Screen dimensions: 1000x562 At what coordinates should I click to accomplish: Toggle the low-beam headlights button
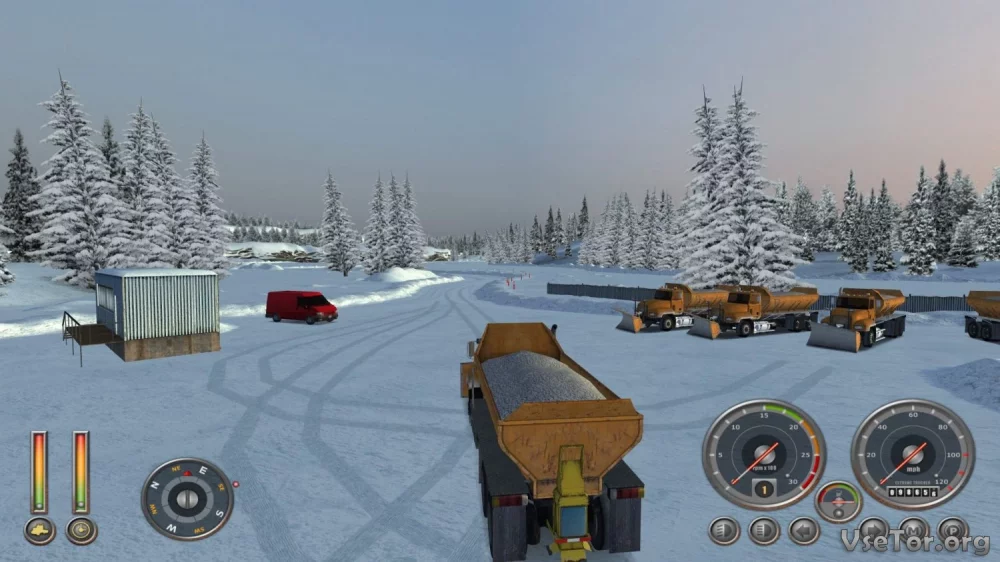pos(724,530)
